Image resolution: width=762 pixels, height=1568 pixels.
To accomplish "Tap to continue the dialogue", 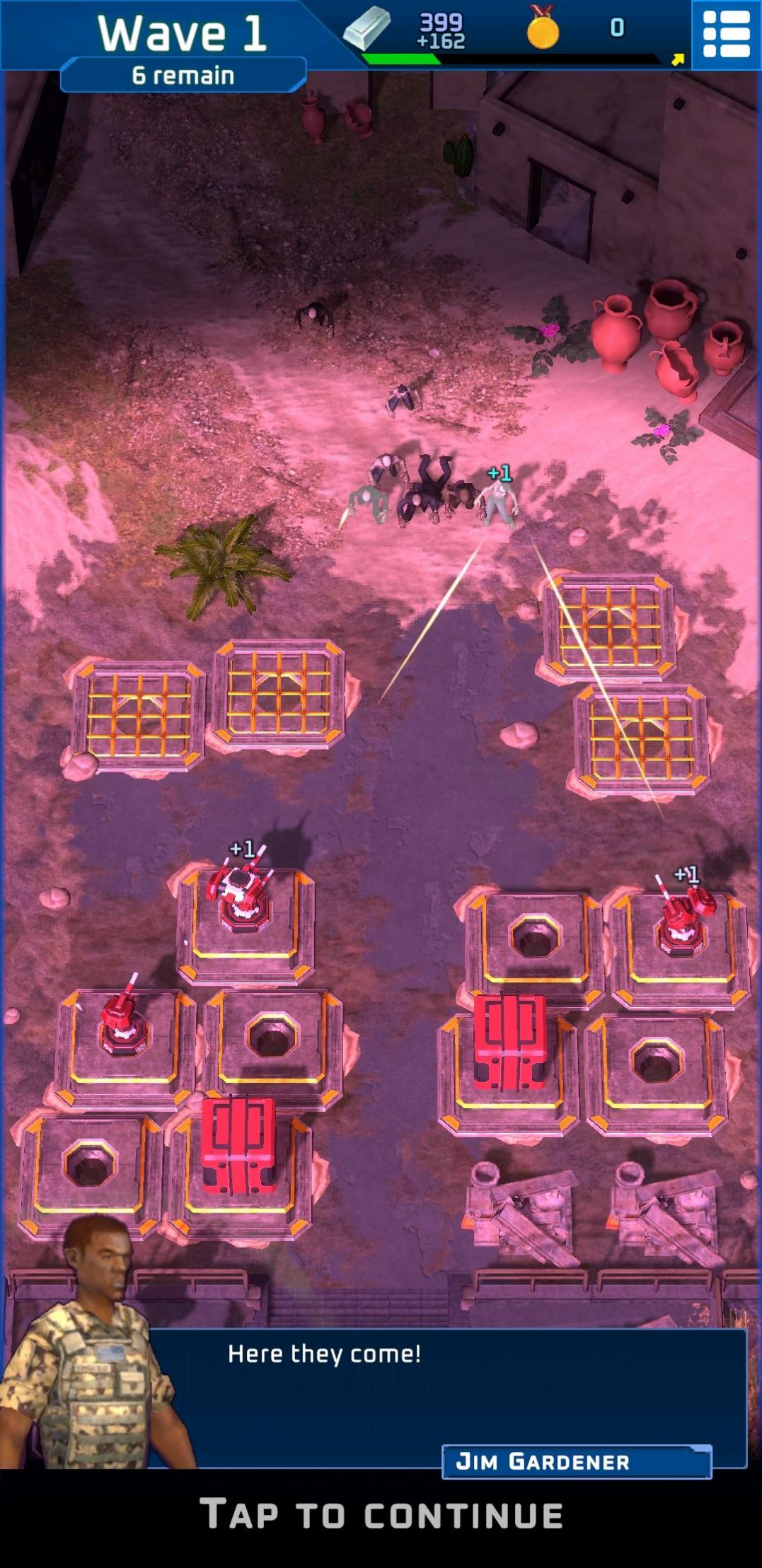I will click(381, 1515).
